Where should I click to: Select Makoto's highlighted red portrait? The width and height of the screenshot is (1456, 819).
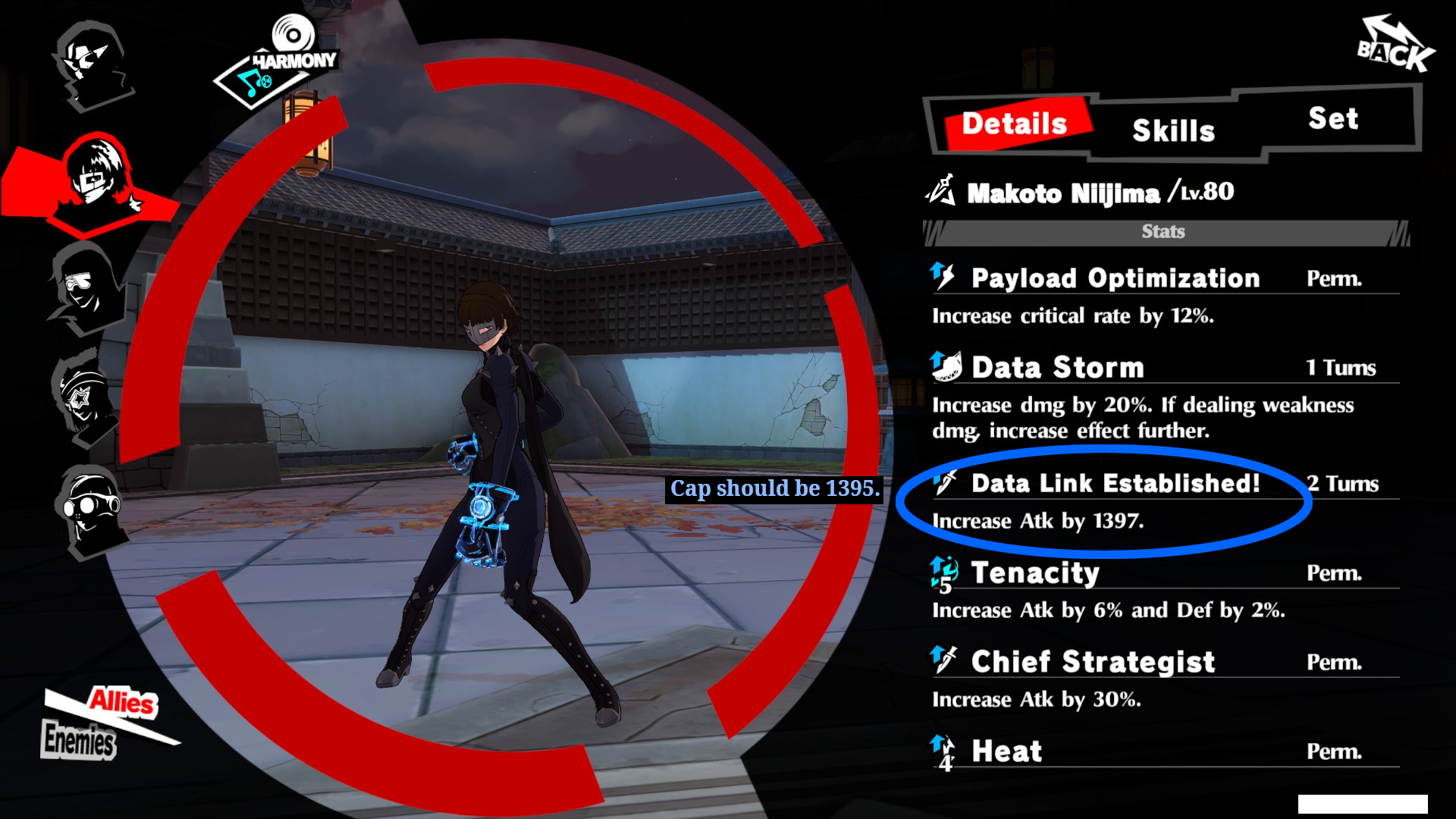click(96, 180)
